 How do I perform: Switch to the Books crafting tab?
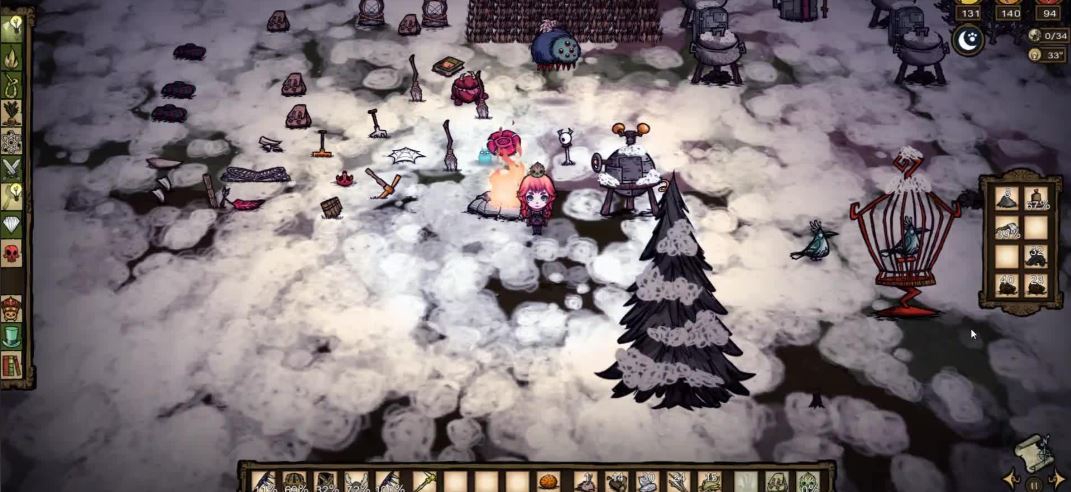point(13,365)
